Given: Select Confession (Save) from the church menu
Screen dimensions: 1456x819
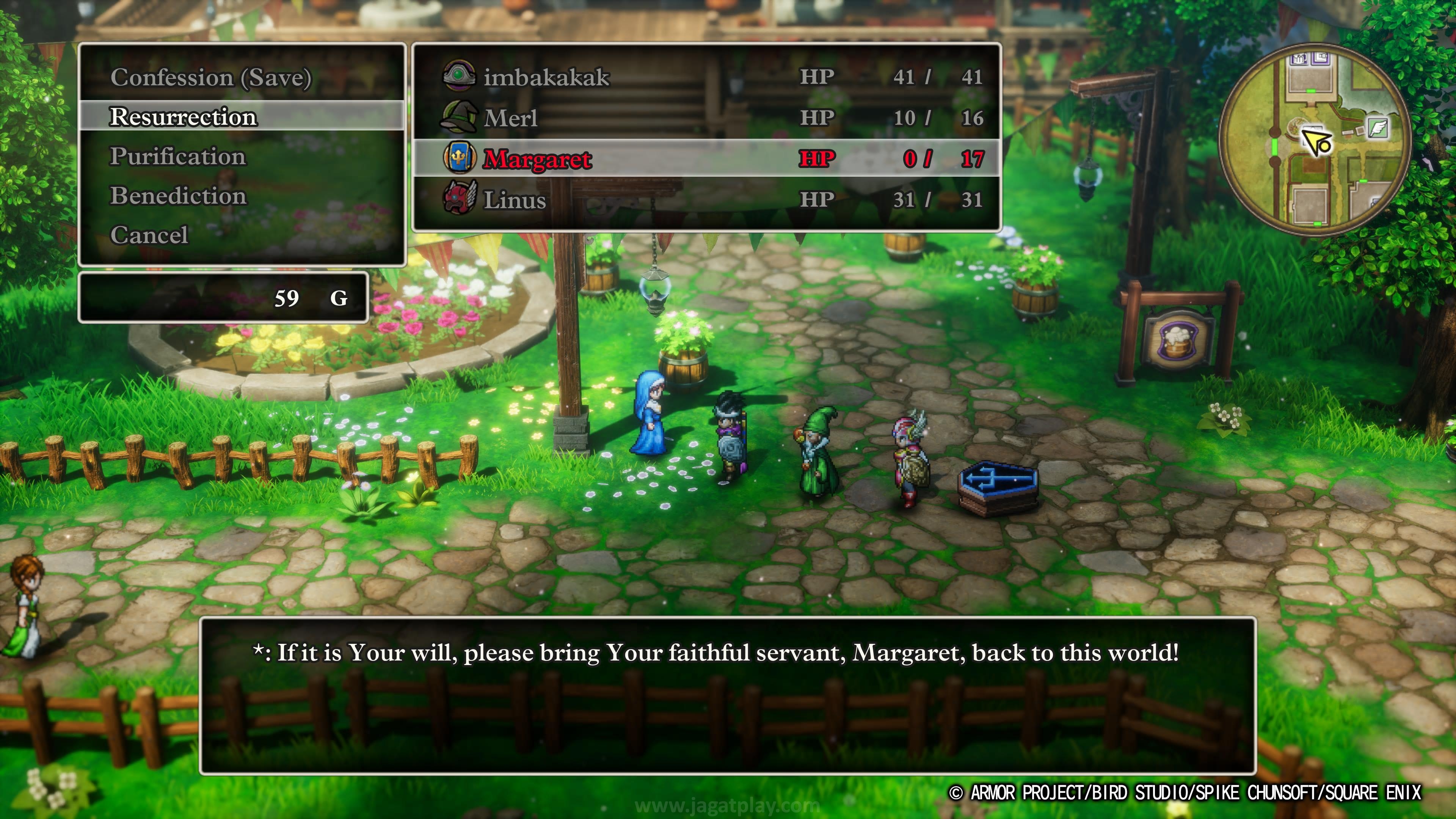Looking at the screenshot, I should coord(210,77).
